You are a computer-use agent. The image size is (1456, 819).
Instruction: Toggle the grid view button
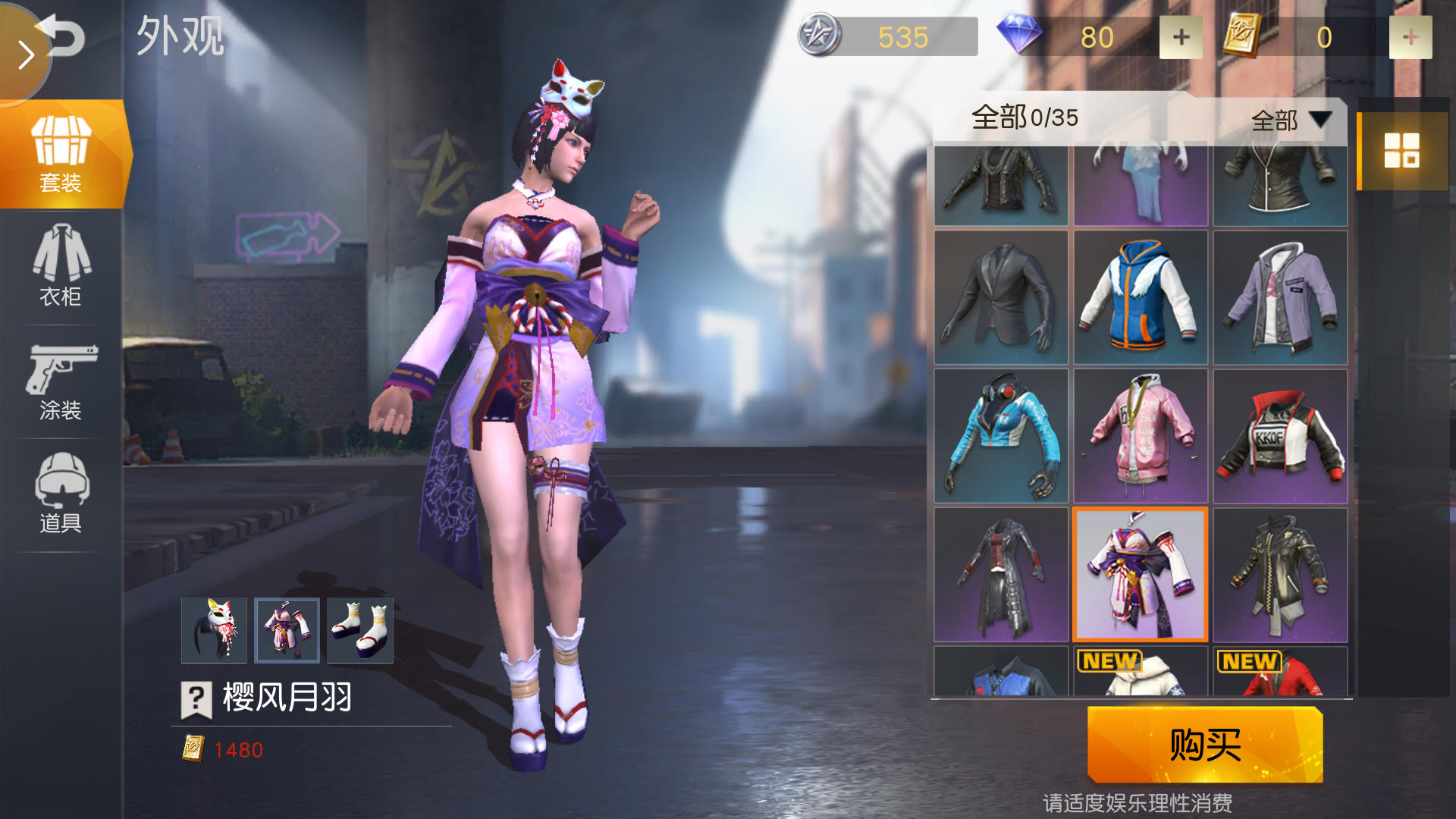click(1401, 150)
